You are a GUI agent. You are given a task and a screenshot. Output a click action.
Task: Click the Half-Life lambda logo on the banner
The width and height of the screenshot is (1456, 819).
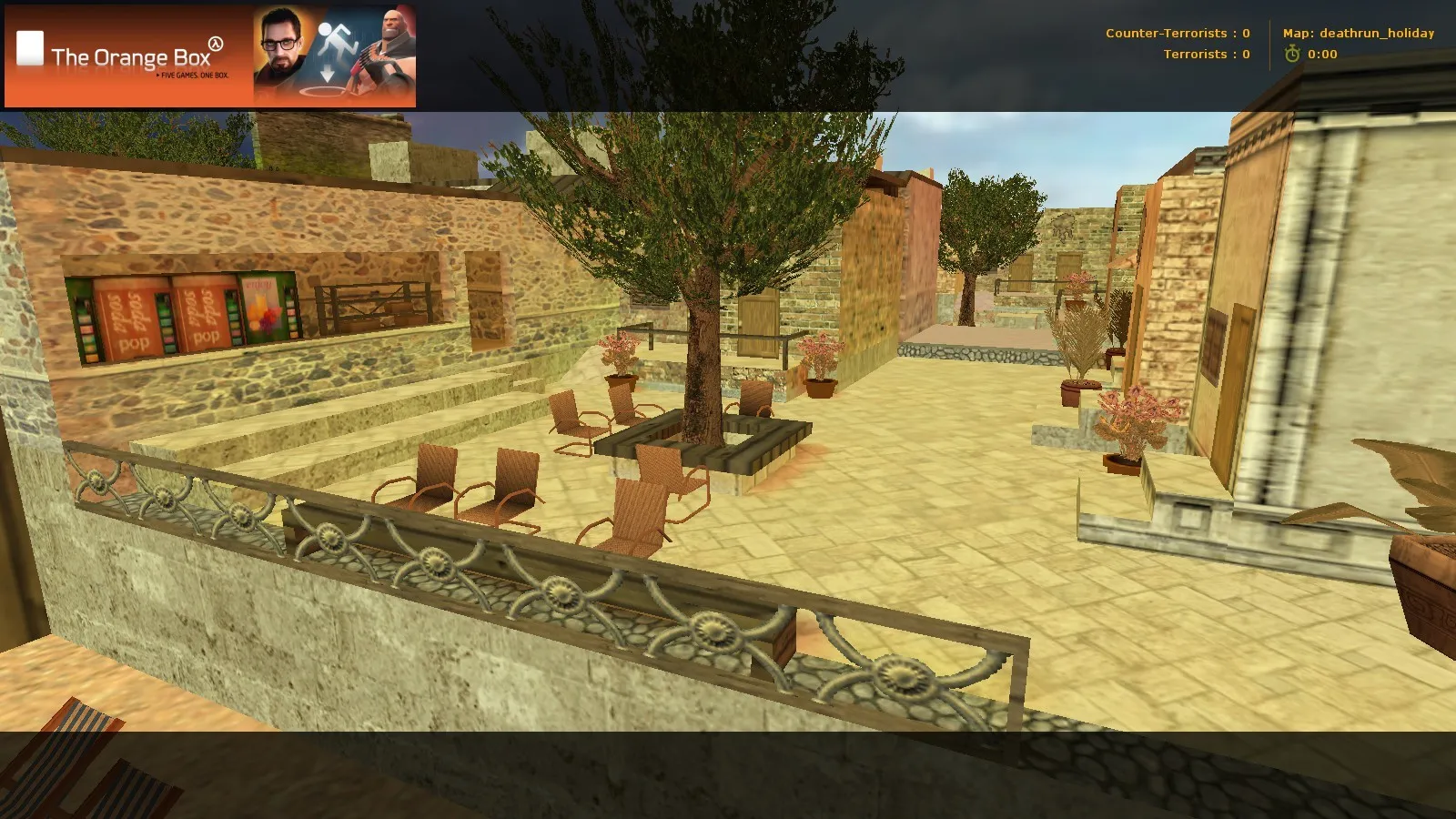215,45
